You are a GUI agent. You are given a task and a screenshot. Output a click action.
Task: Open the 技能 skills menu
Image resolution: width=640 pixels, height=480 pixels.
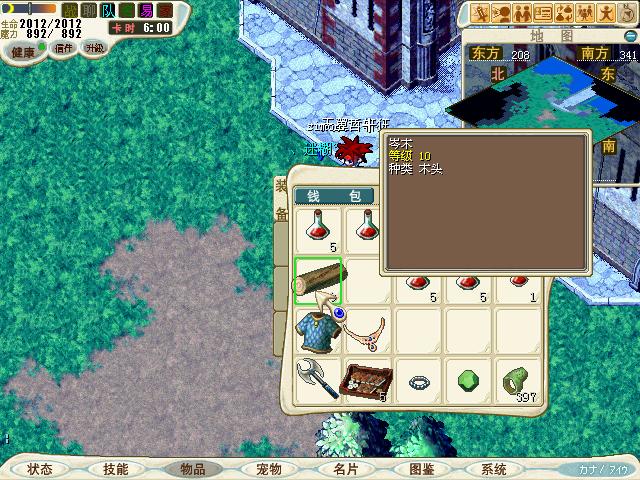click(x=115, y=468)
